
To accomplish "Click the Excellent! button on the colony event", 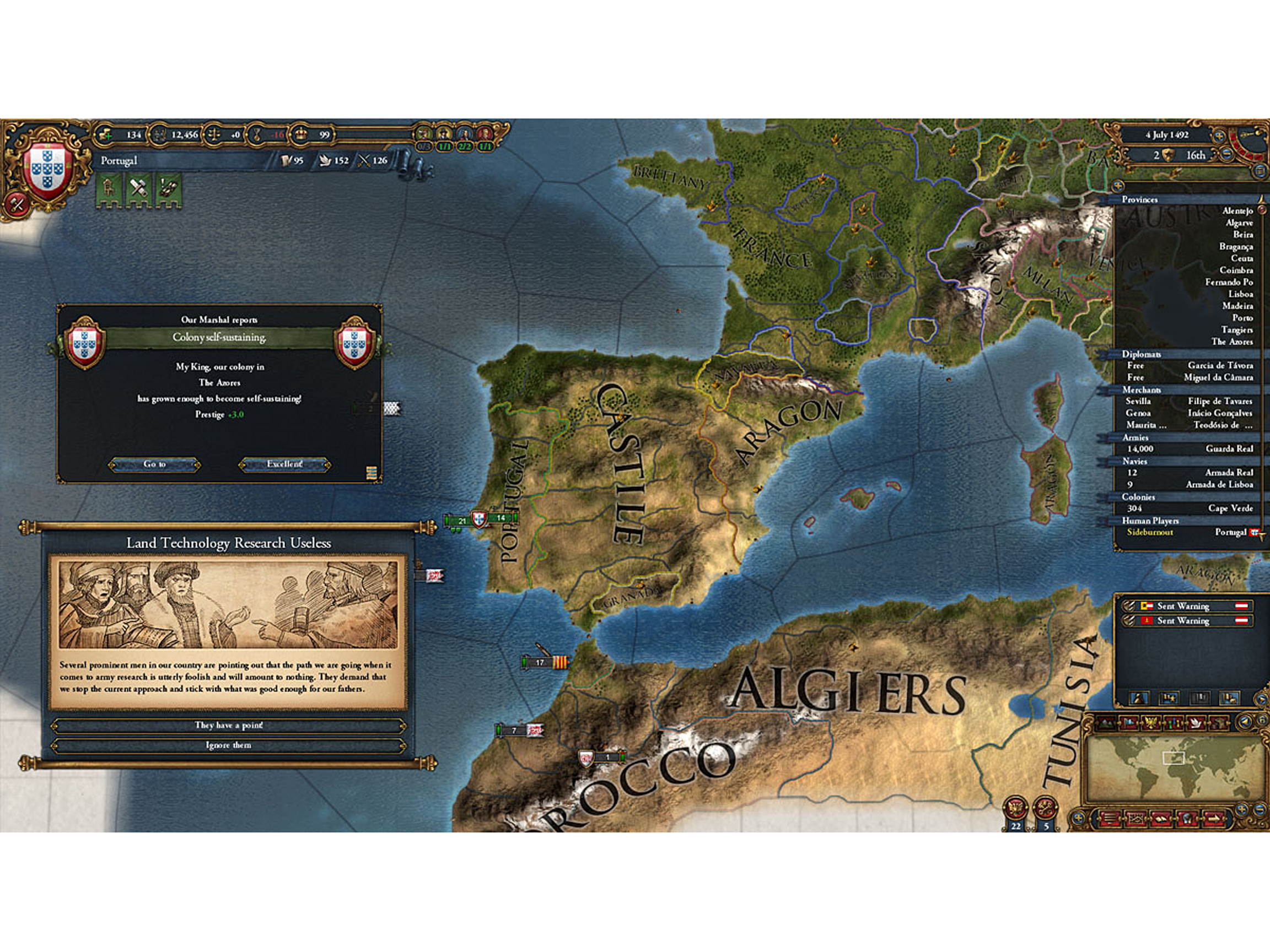I will [x=287, y=466].
